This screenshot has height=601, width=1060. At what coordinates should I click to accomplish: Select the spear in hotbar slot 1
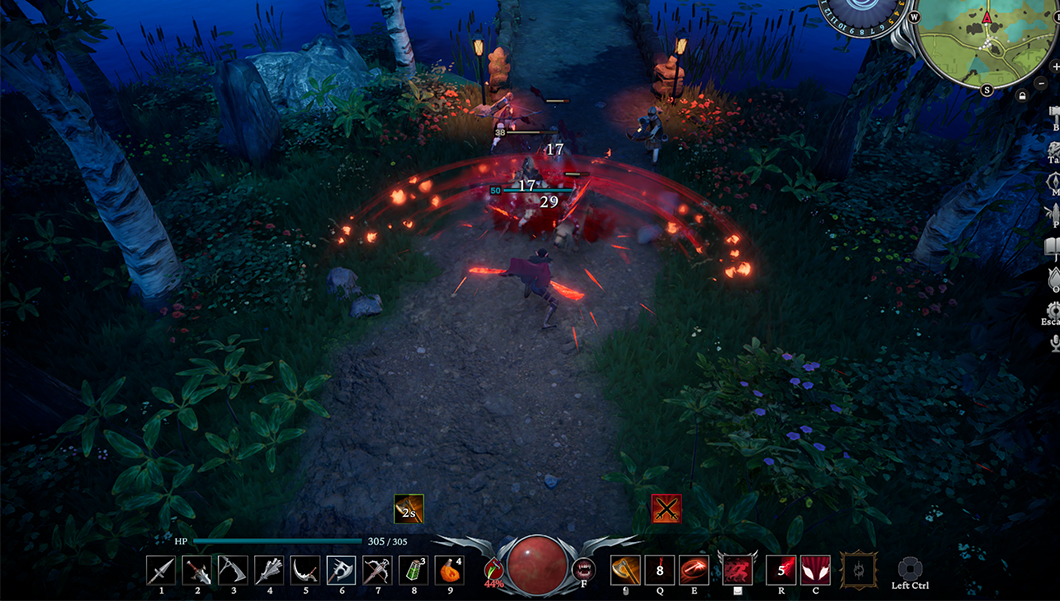tap(161, 570)
